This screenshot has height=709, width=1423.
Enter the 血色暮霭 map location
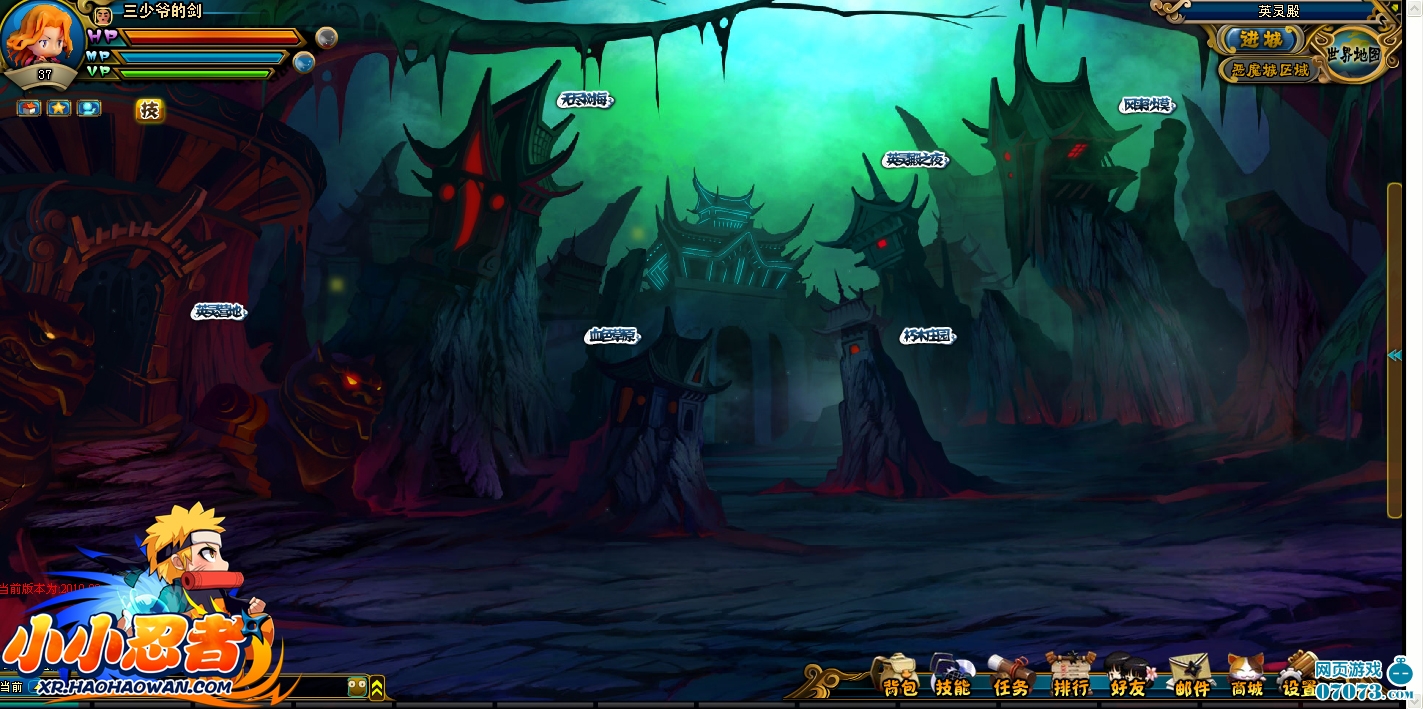(x=612, y=336)
